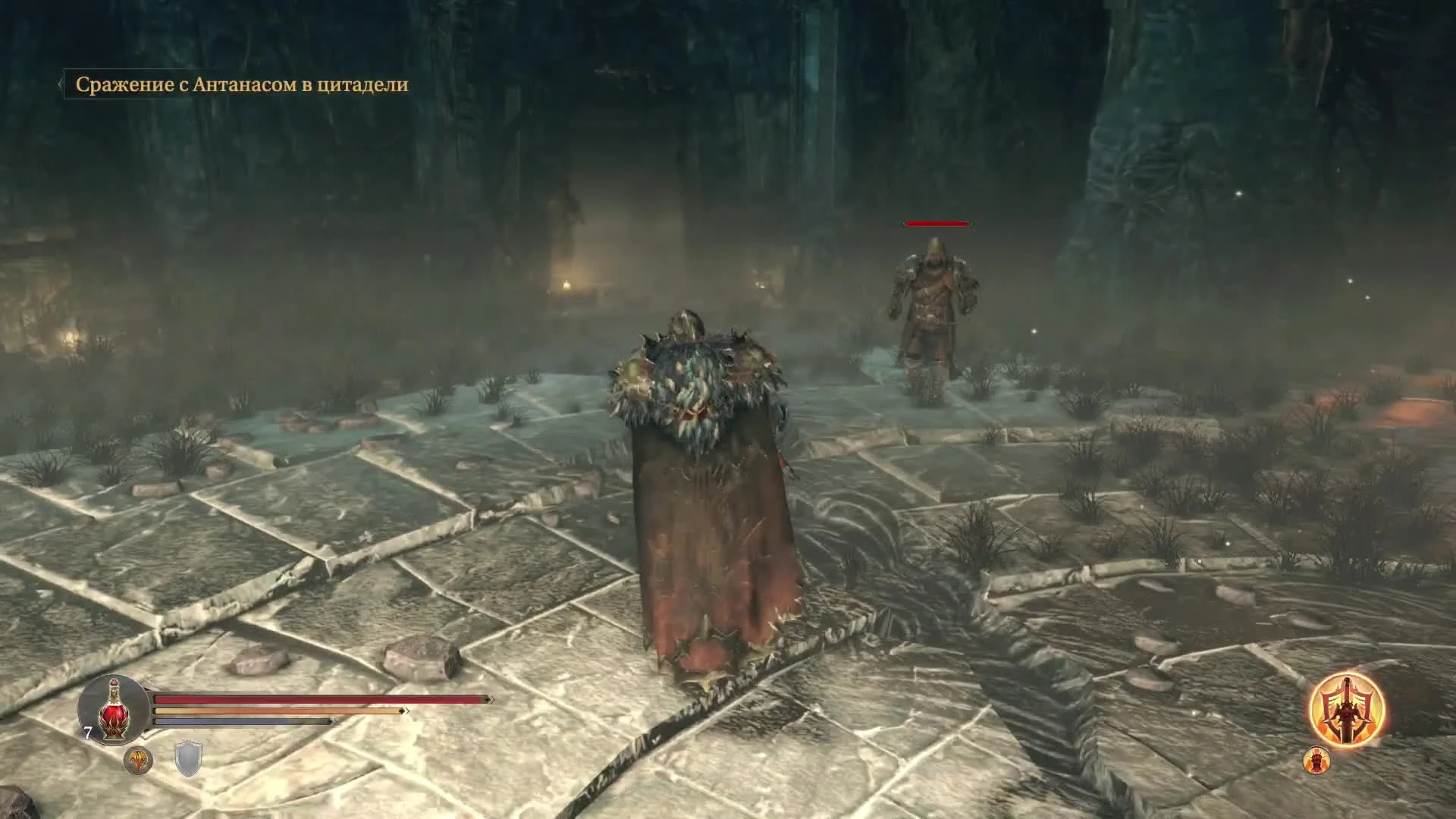The width and height of the screenshot is (1456, 819).
Task: Expand the health bar end-cap arrow
Action: pos(490,698)
